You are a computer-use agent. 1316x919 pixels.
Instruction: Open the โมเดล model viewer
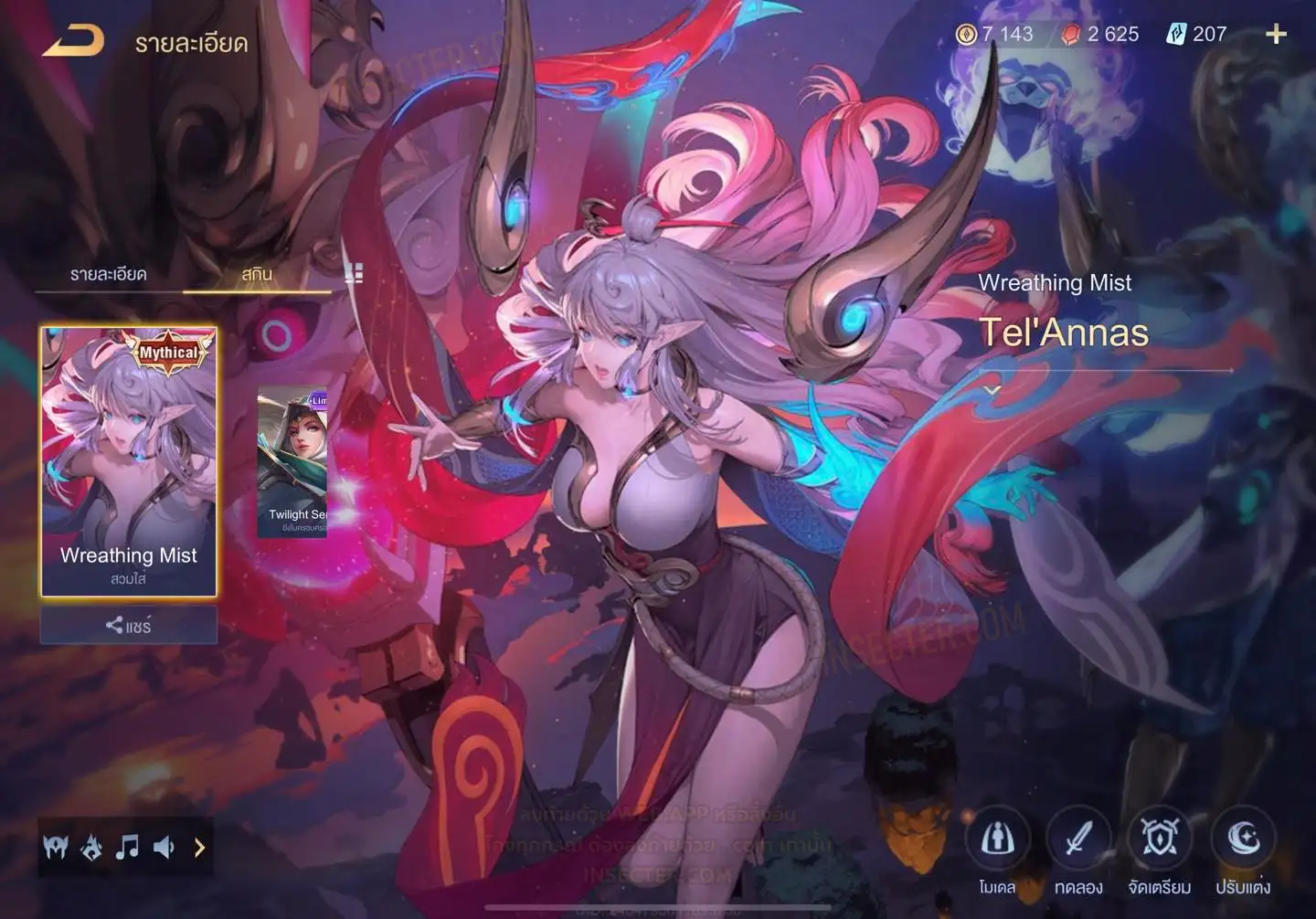[997, 840]
